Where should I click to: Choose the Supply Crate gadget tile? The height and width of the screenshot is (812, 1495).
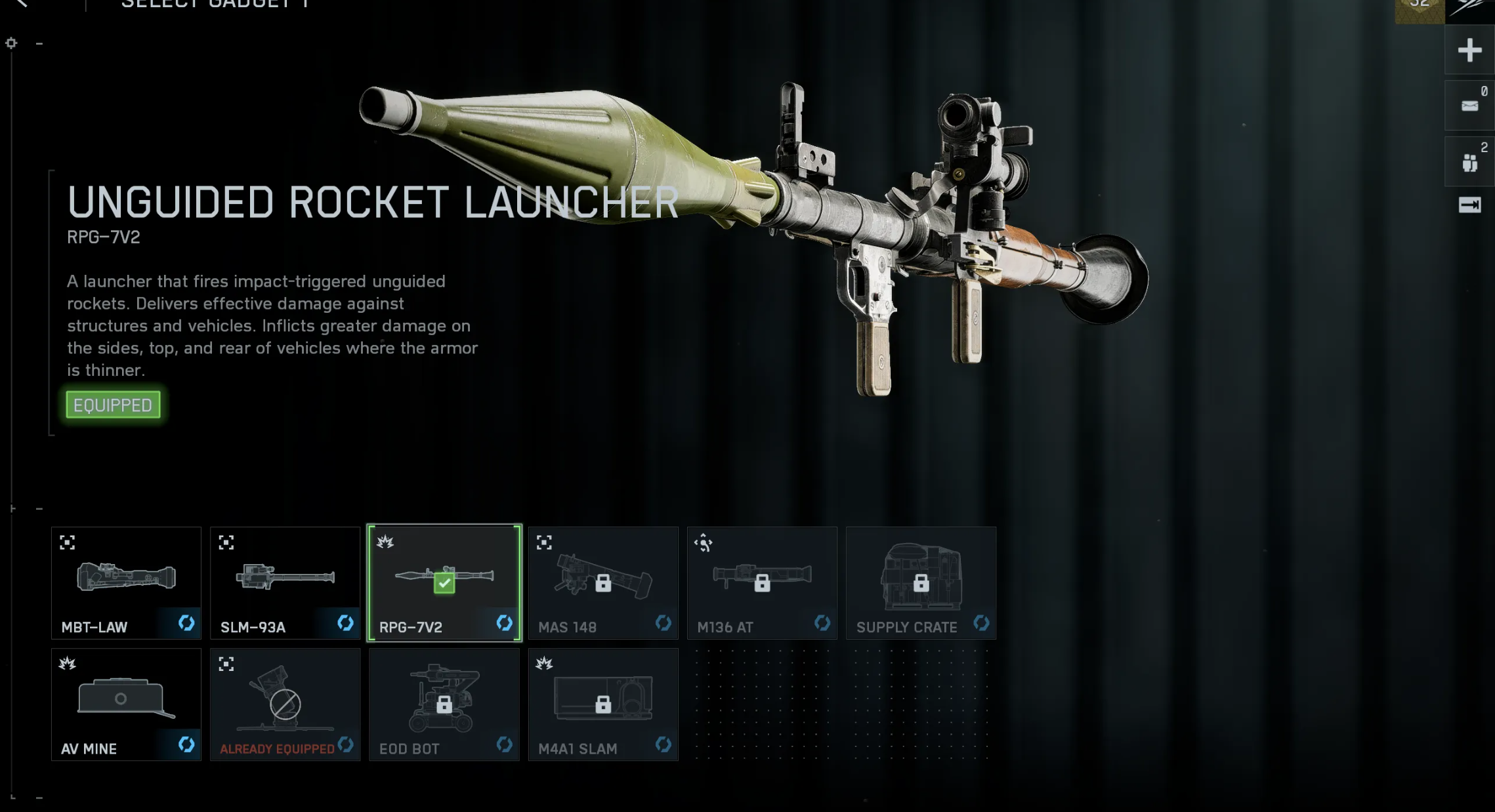pos(921,582)
